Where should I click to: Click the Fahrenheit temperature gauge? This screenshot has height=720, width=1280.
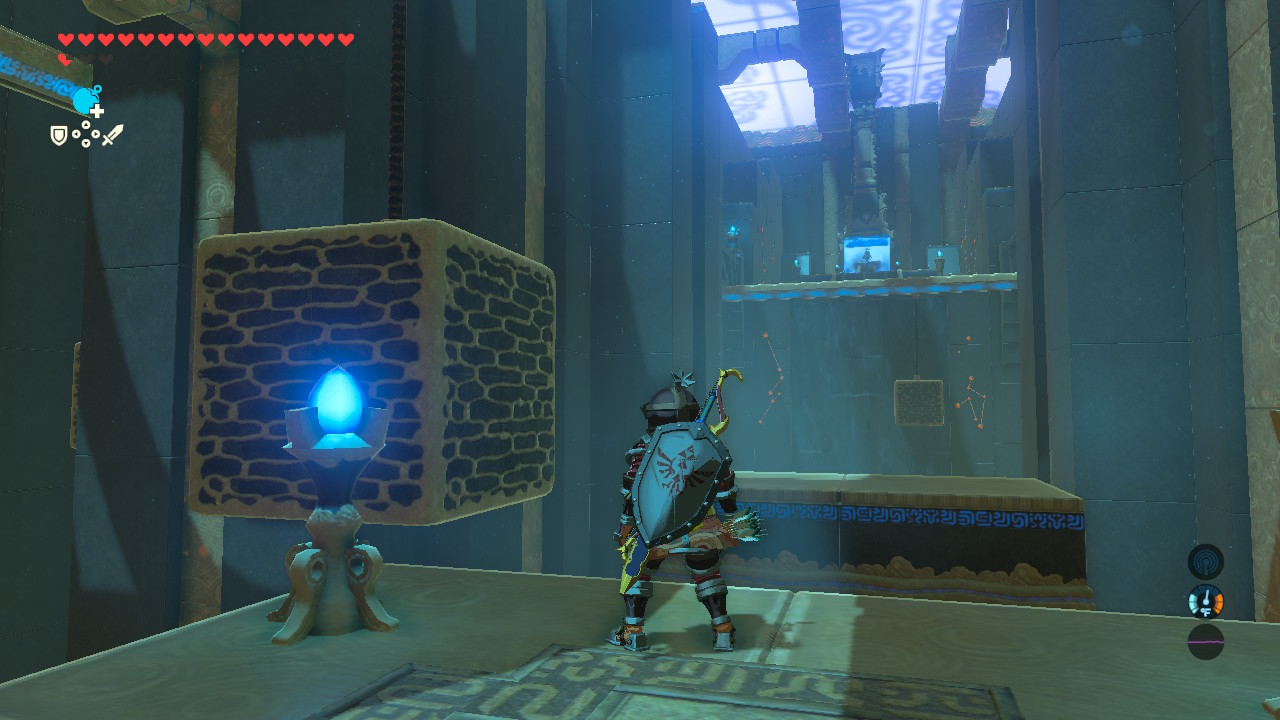tap(1206, 602)
